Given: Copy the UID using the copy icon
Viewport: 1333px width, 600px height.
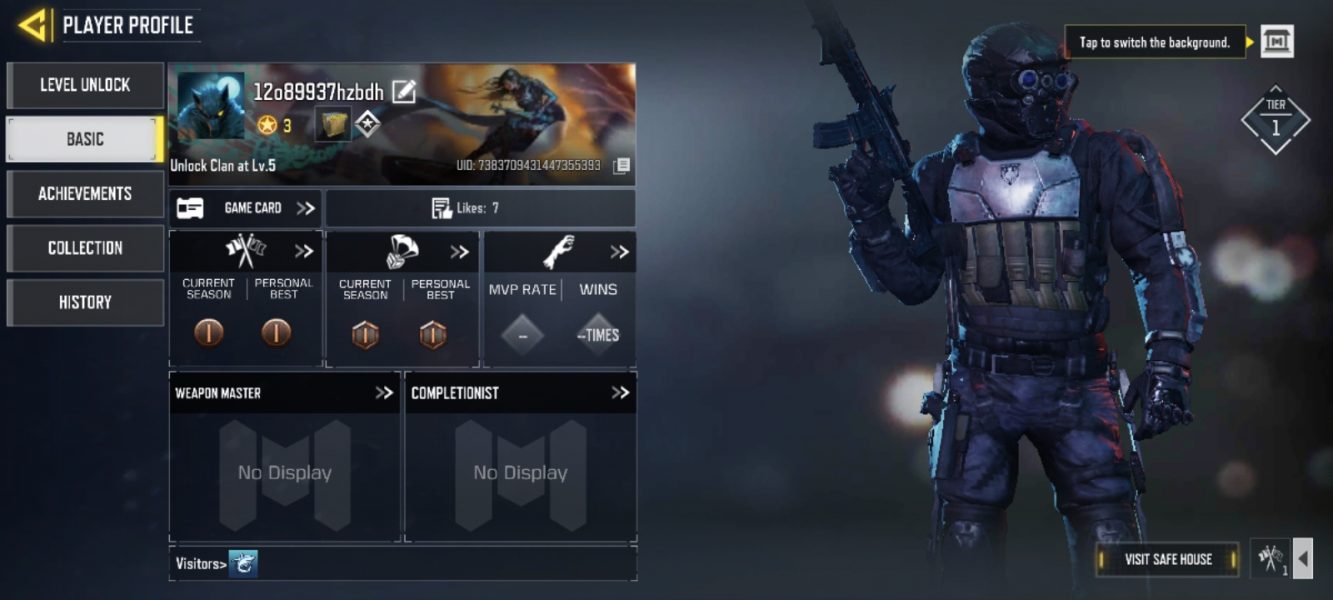Looking at the screenshot, I should (621, 165).
